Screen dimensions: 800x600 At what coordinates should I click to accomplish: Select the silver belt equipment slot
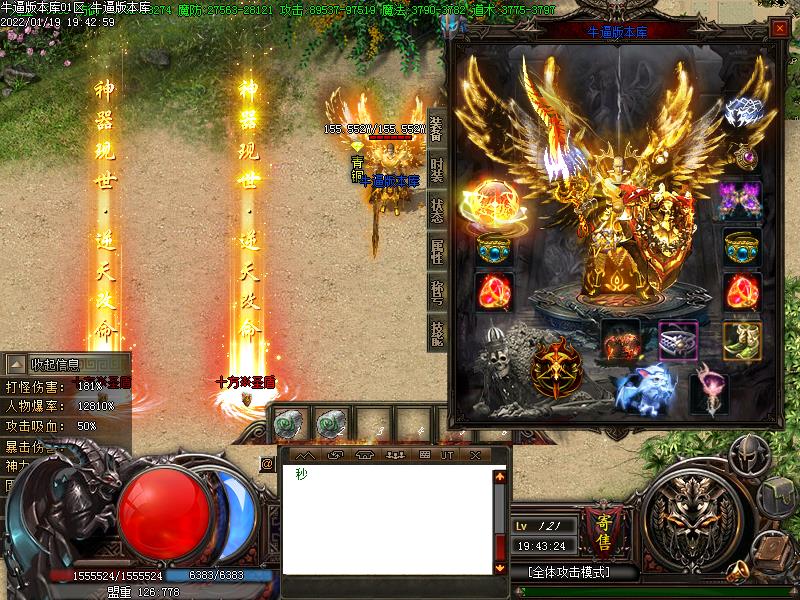pyautogui.click(x=678, y=340)
